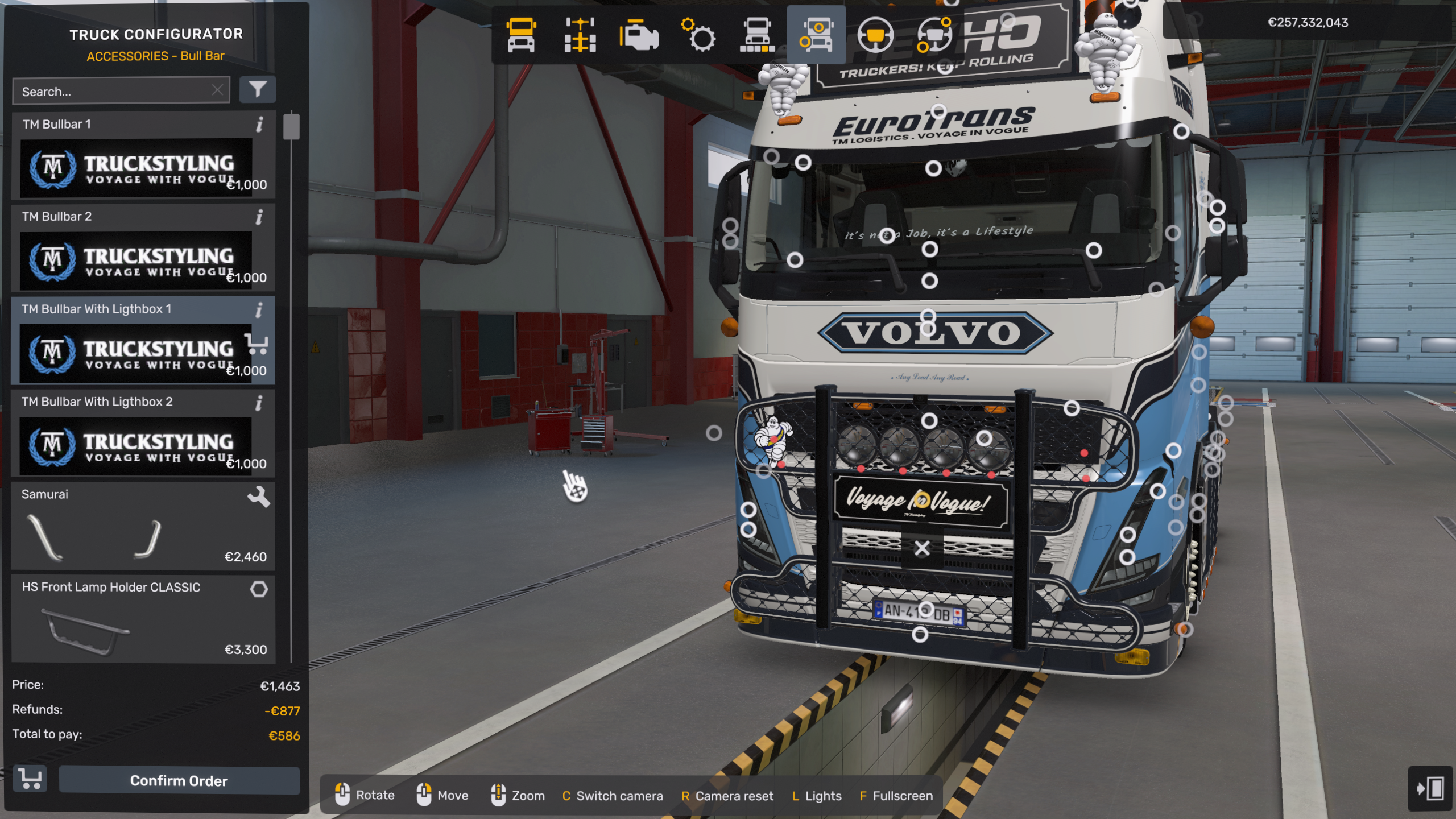Confirm the order
Image resolution: width=1456 pixels, height=819 pixels.
point(179,780)
